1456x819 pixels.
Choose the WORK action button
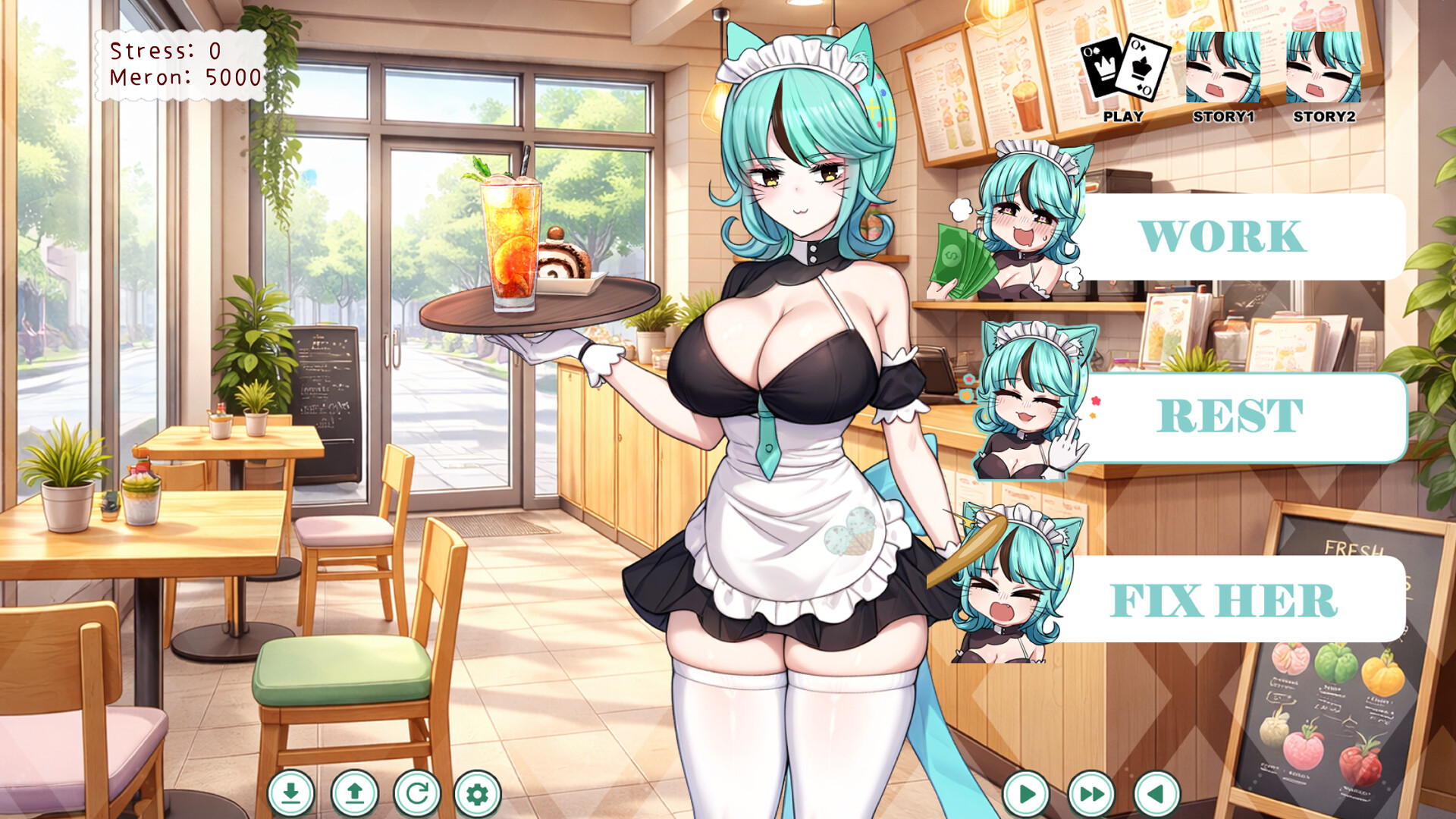pos(1221,237)
